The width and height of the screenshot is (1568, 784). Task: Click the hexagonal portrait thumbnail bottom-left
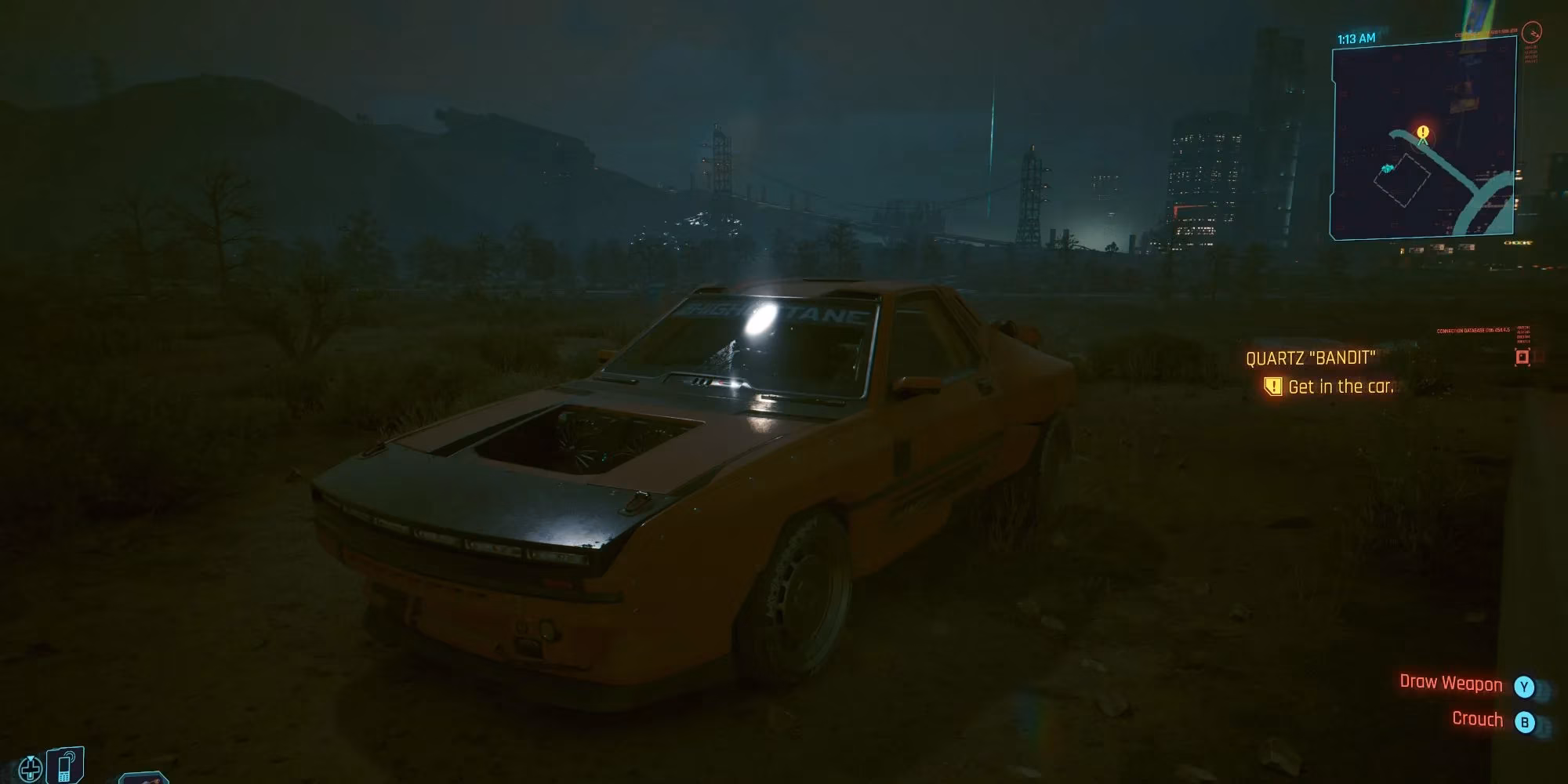[143, 779]
